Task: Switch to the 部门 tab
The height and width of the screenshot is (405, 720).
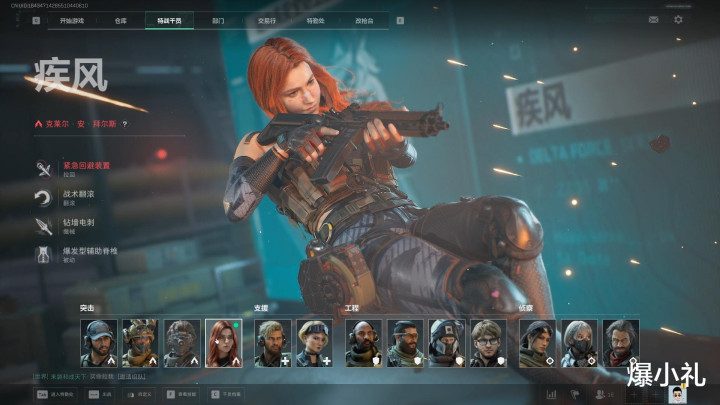Action: 218,19
